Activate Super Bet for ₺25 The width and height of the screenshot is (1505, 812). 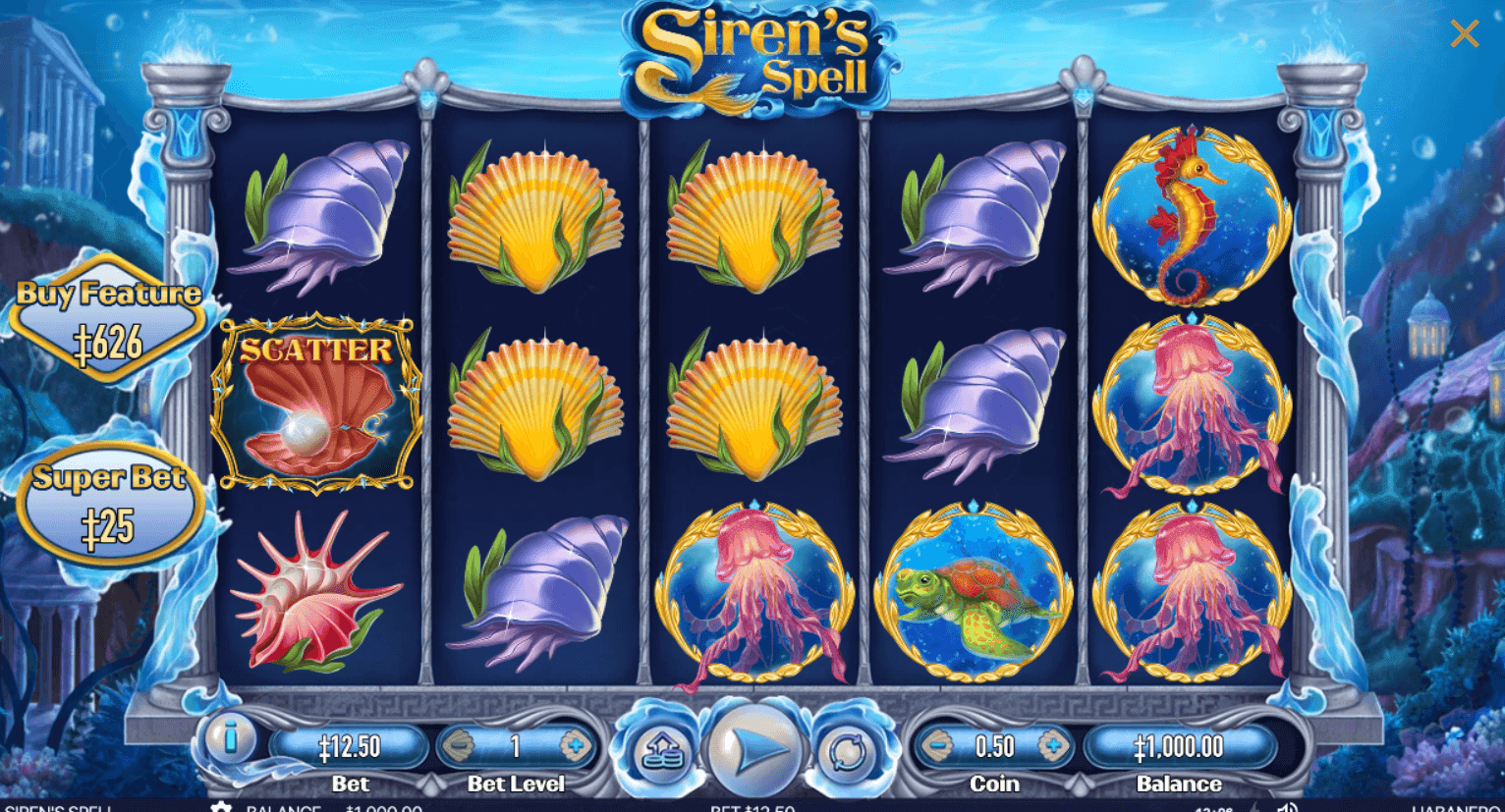point(110,501)
